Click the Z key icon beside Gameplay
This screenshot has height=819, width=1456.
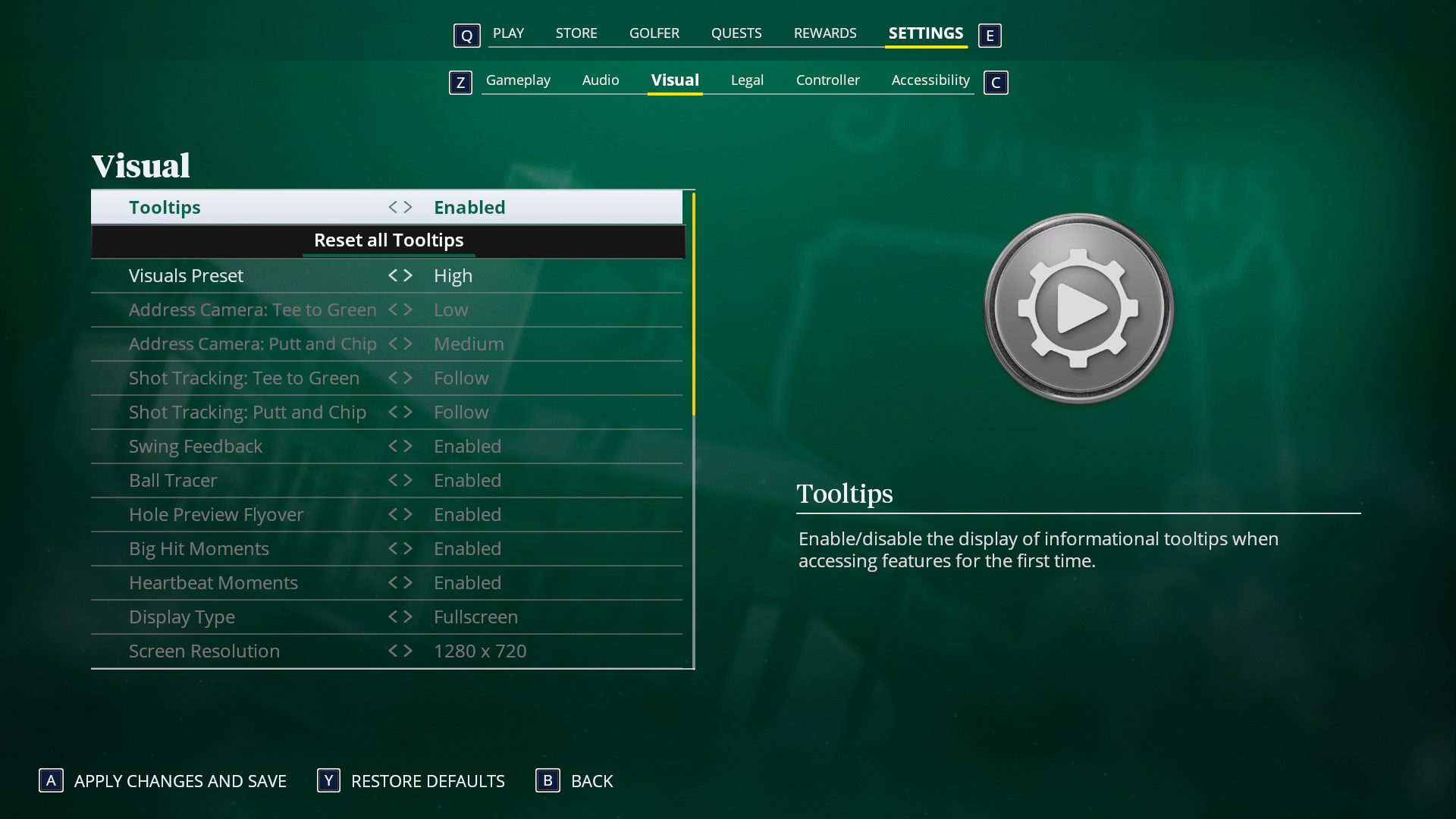point(460,83)
